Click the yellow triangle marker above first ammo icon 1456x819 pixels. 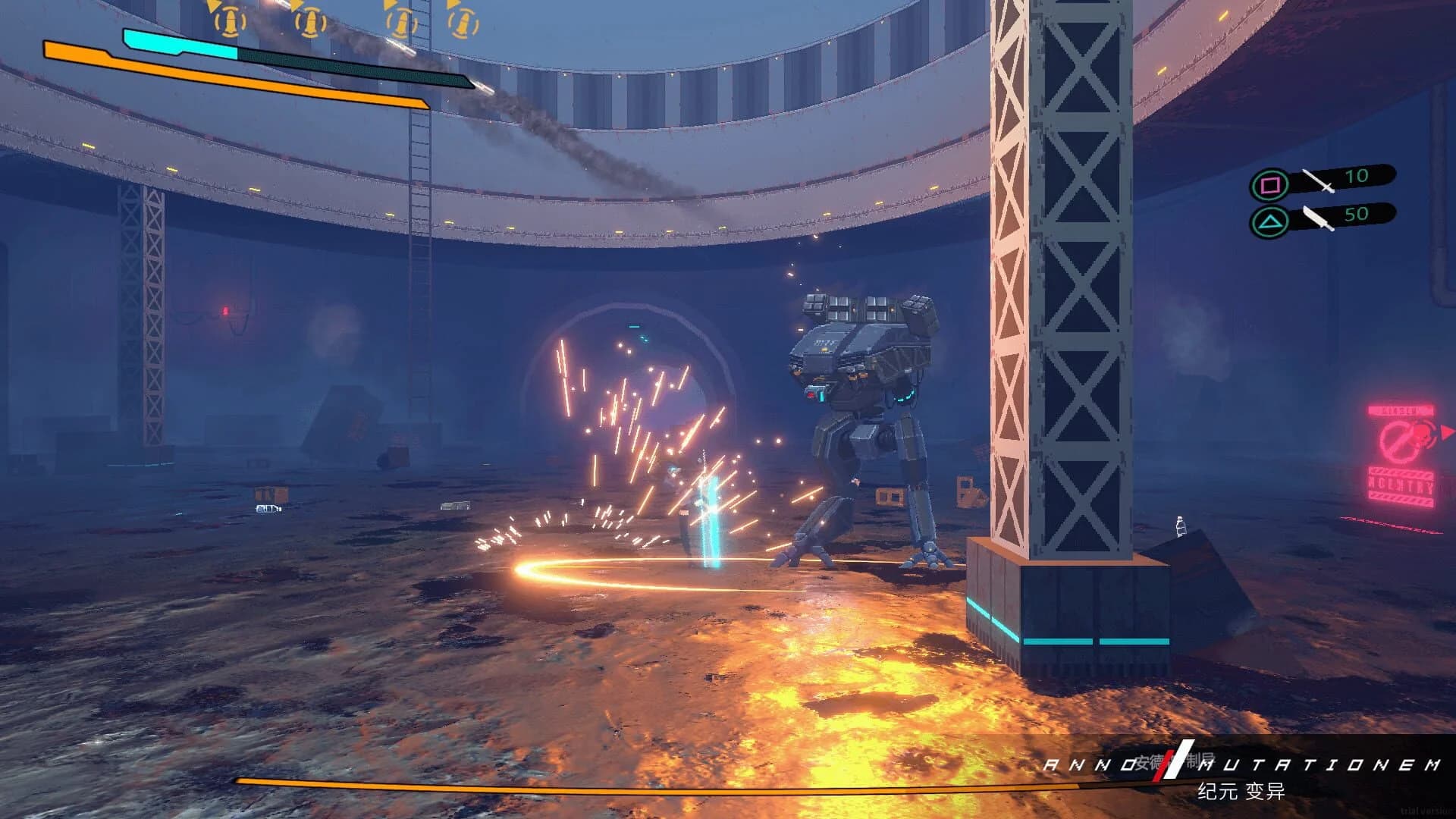click(x=214, y=6)
